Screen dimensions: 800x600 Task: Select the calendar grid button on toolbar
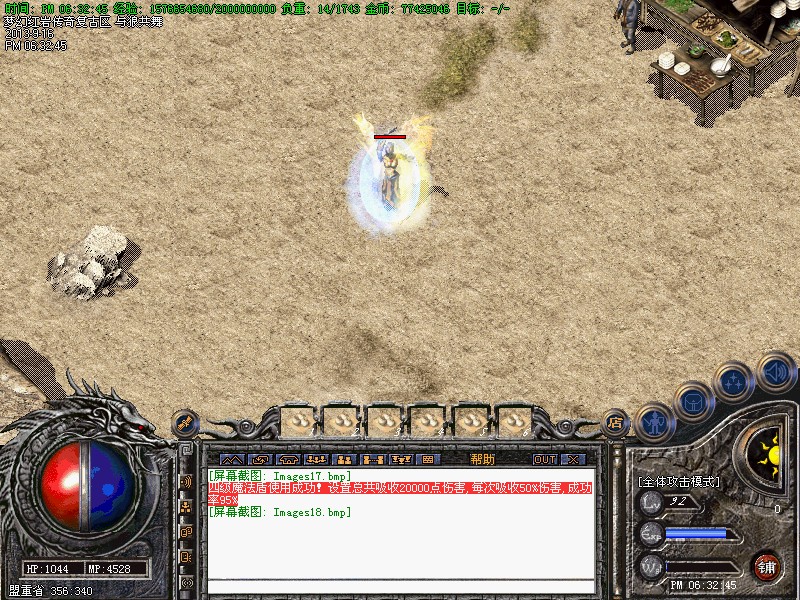pyautogui.click(x=427, y=459)
